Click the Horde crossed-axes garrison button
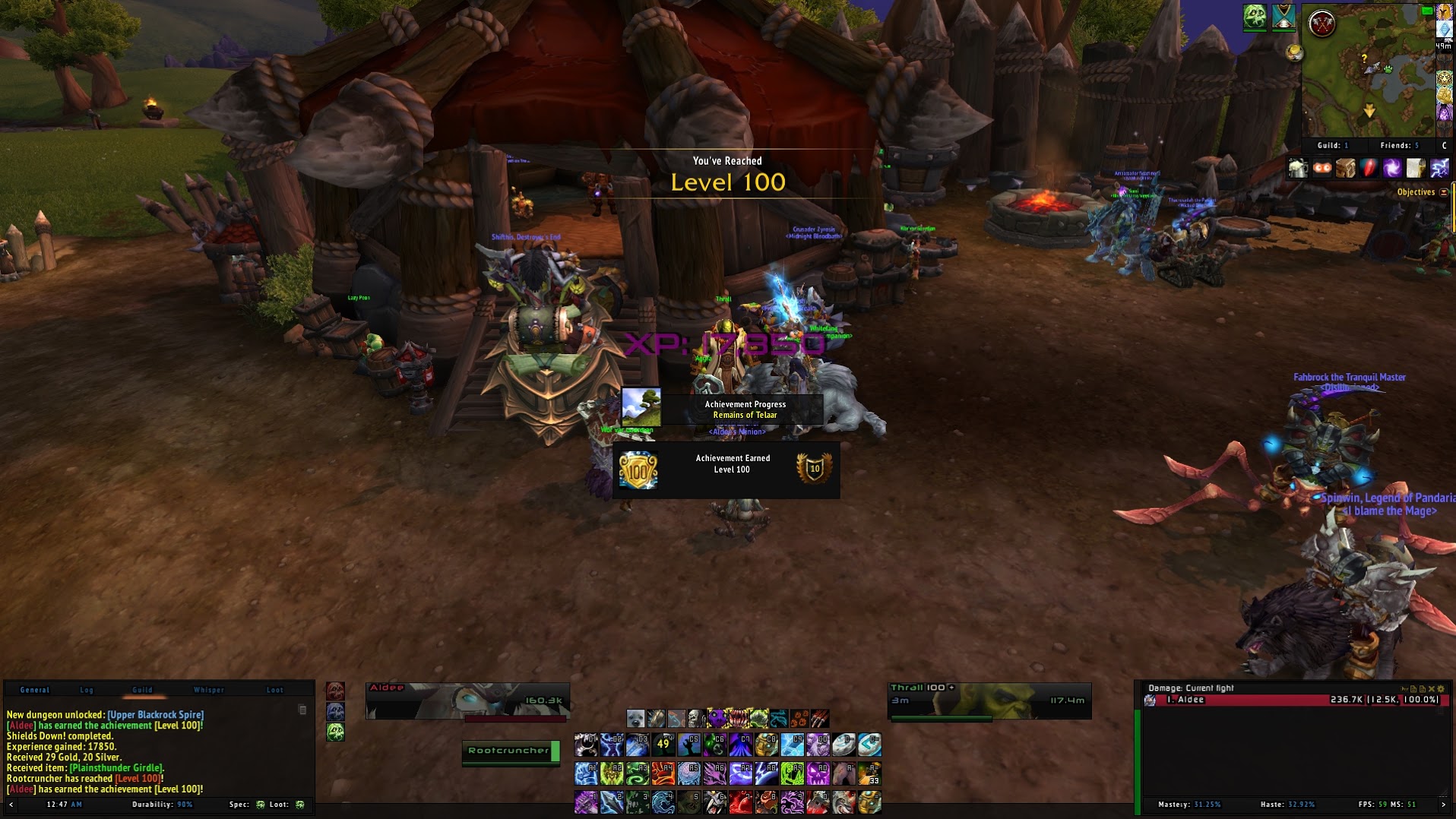 tap(1322, 24)
